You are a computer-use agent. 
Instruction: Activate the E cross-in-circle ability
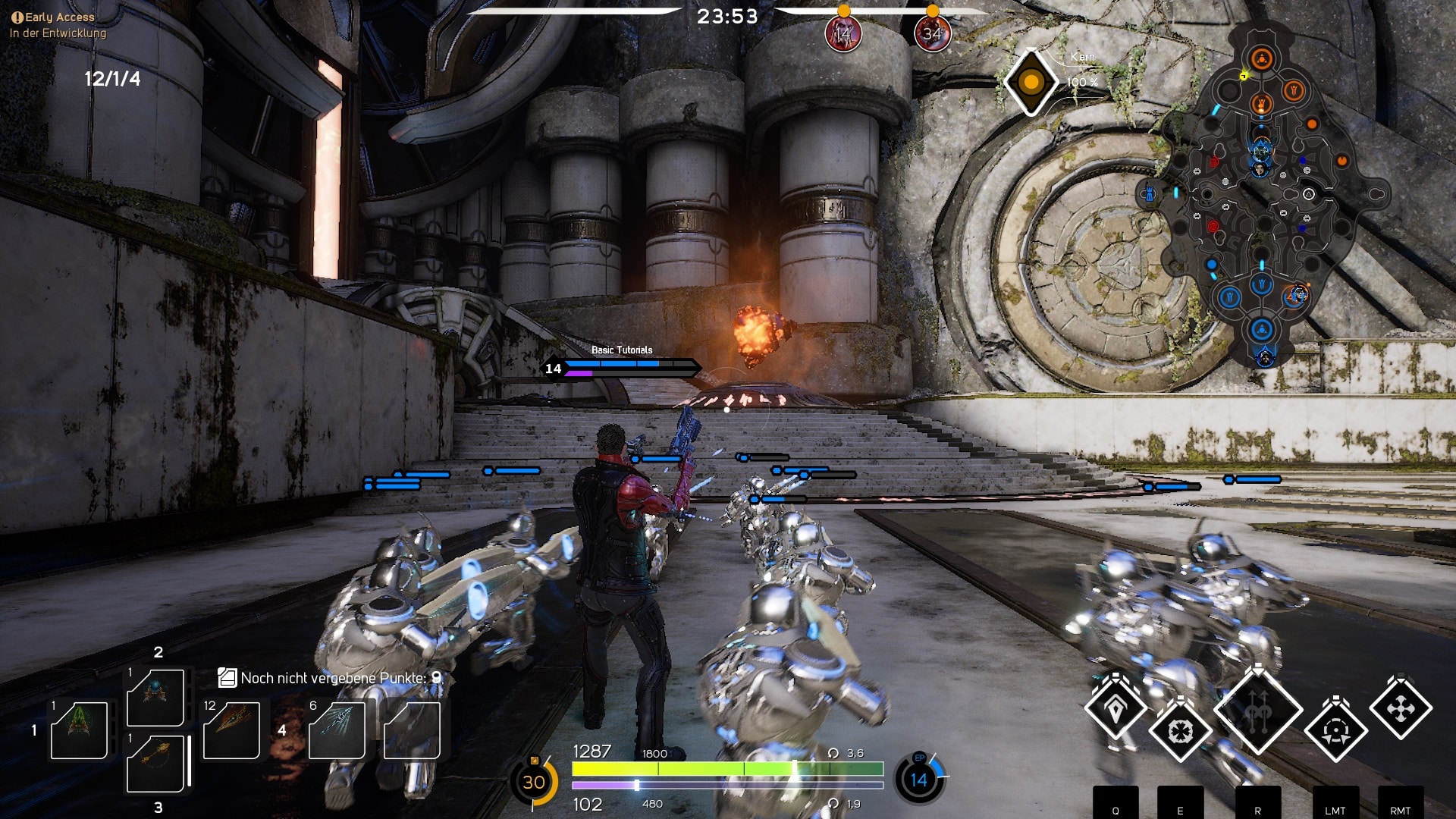pyautogui.click(x=1180, y=731)
